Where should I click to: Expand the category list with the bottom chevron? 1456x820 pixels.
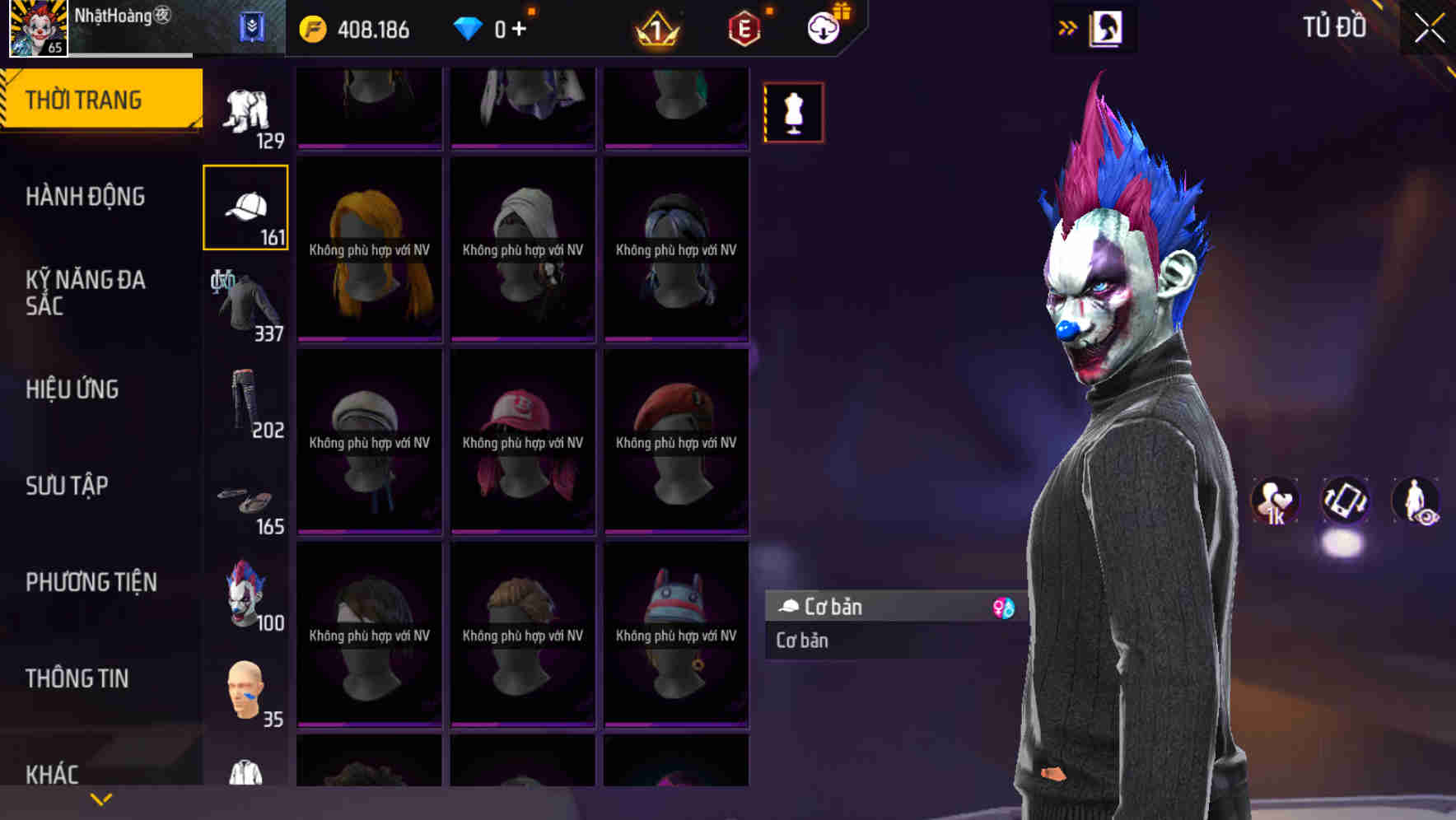point(100,798)
